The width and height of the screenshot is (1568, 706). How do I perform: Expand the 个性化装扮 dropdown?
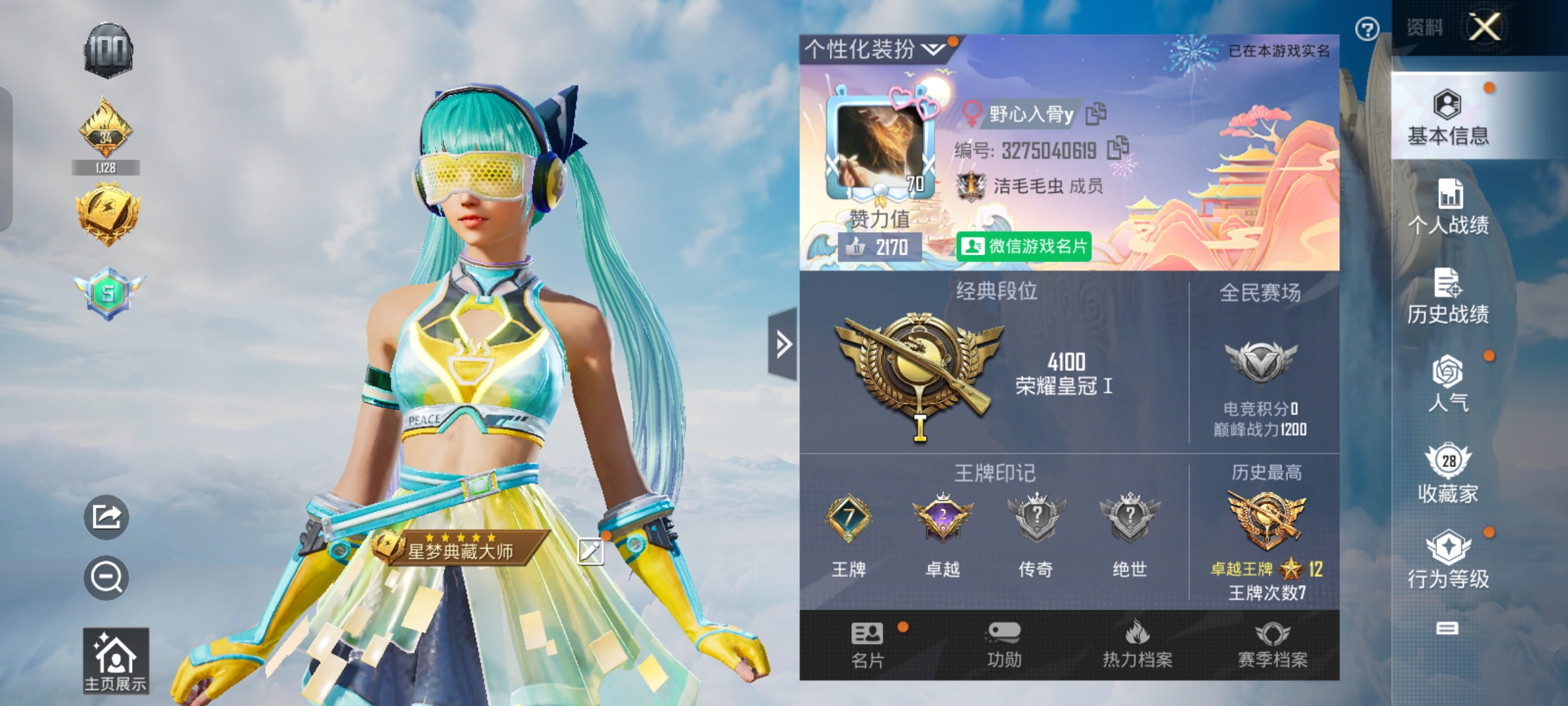863,46
